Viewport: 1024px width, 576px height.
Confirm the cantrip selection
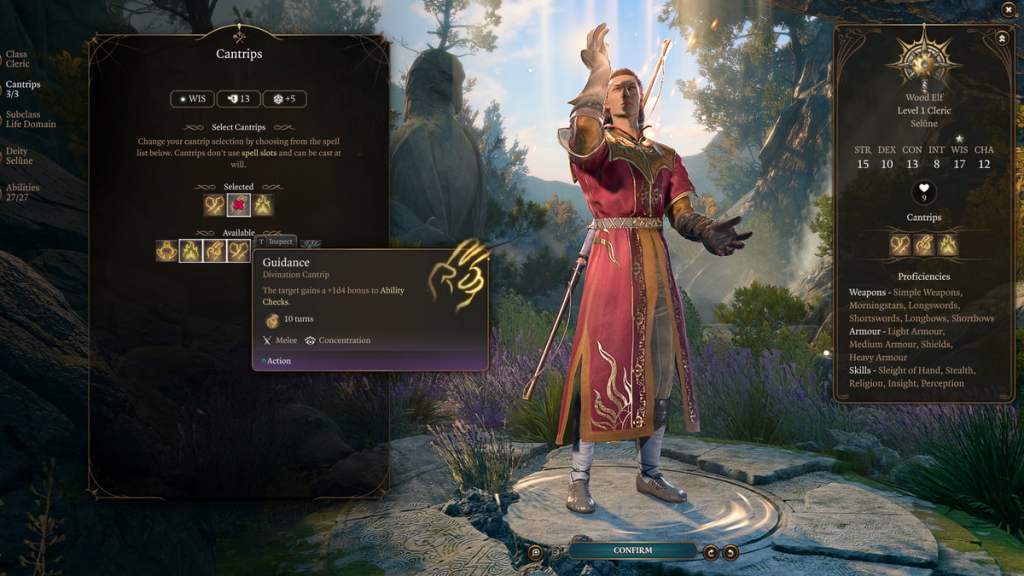[x=632, y=550]
